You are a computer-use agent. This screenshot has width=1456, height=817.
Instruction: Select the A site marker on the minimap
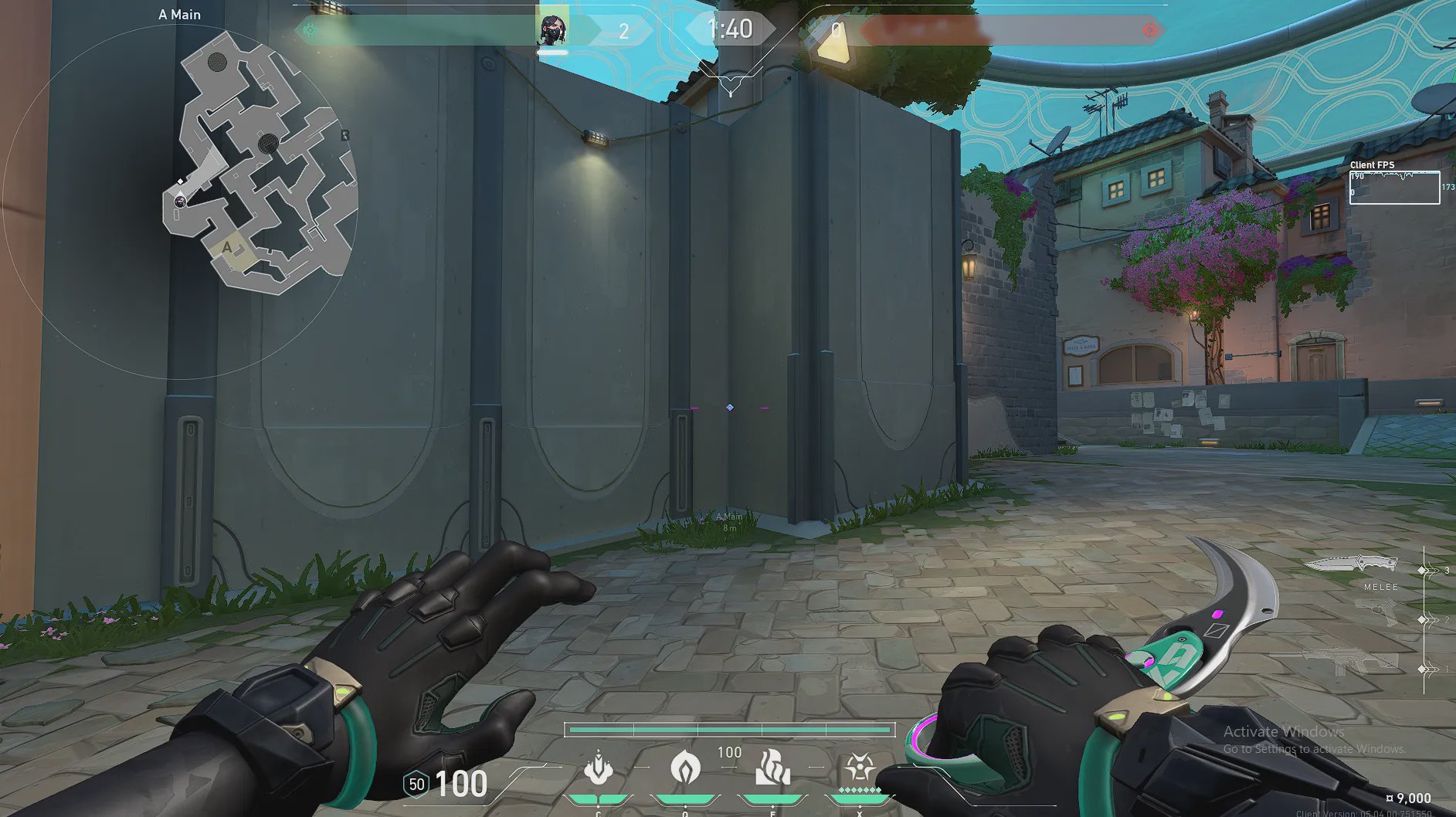click(x=227, y=247)
